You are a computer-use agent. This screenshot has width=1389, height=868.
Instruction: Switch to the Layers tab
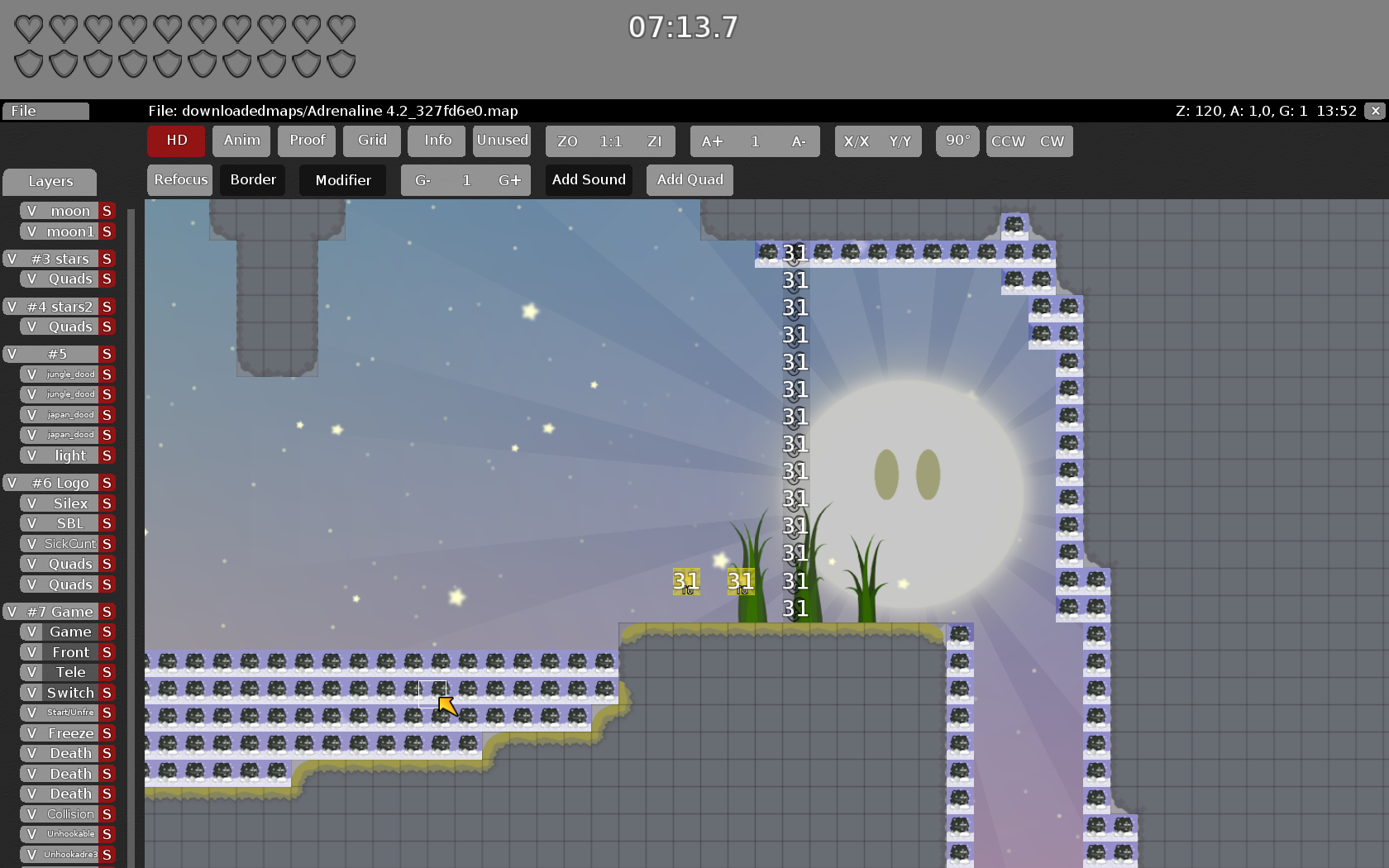coord(50,182)
